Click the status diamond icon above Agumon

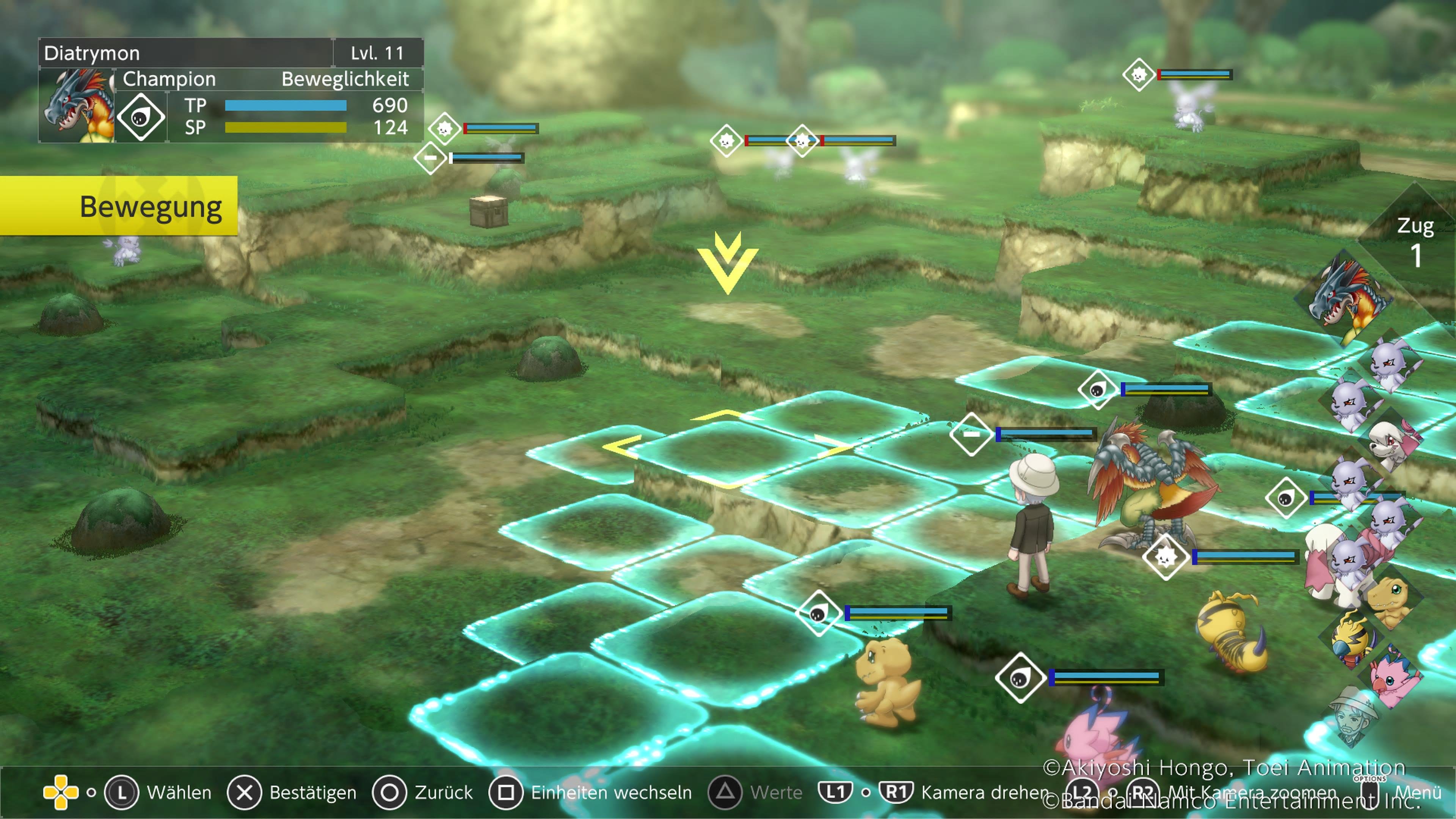click(819, 613)
